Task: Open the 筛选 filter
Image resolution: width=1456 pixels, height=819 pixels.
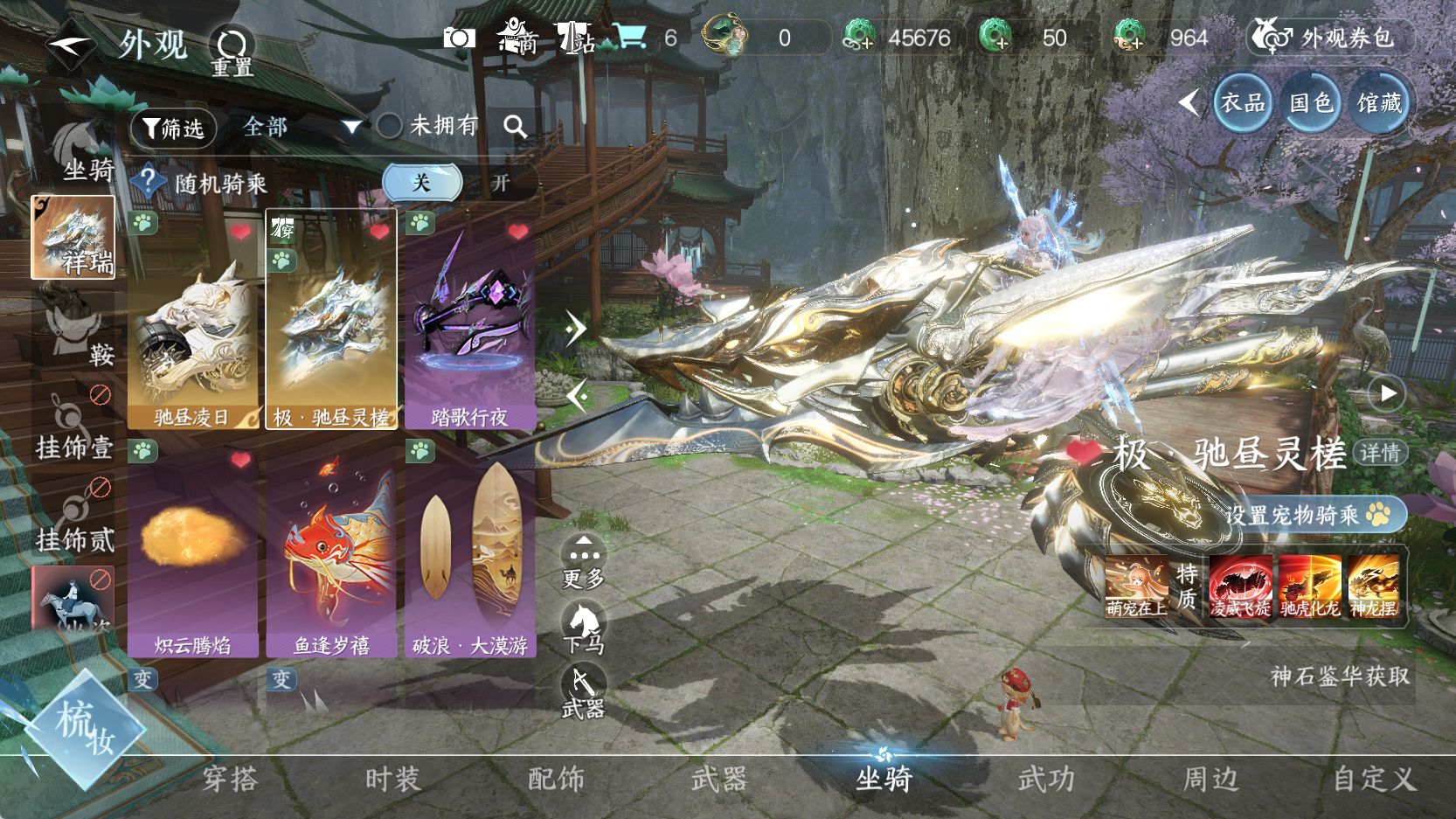Action: (x=173, y=128)
